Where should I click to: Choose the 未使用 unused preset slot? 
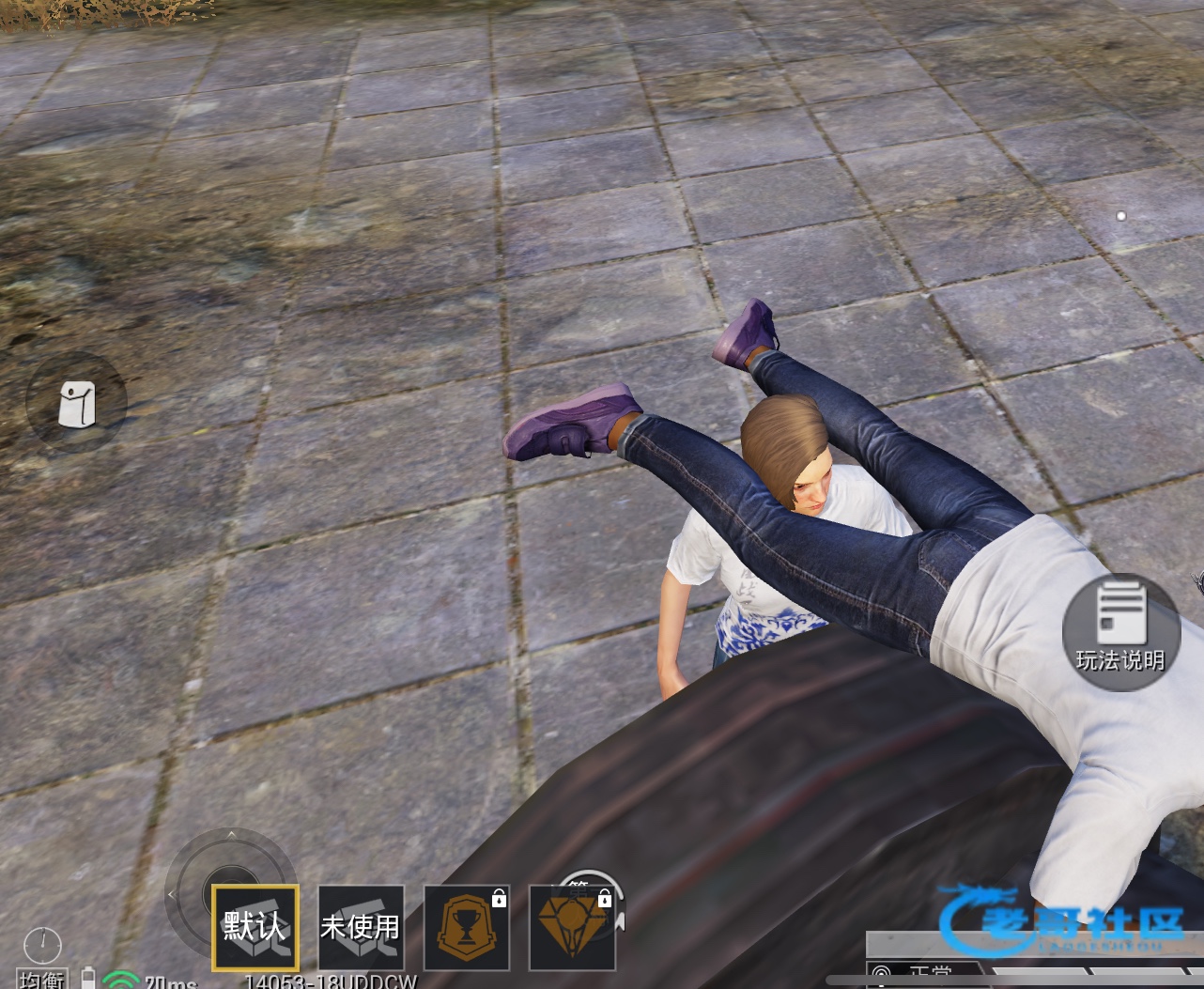(x=361, y=927)
